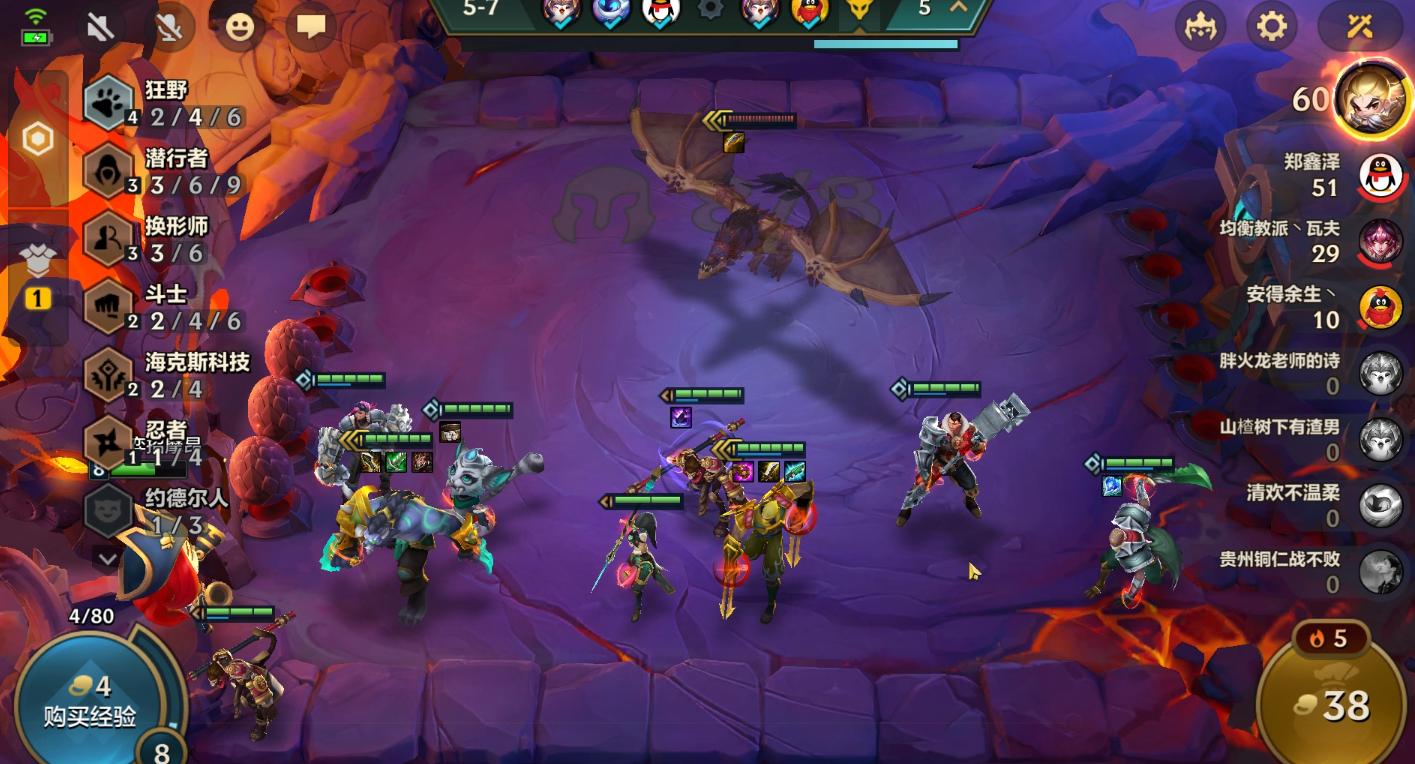This screenshot has height=764, width=1415.
Task: Expand the round tracker up arrow
Action: pos(957,8)
